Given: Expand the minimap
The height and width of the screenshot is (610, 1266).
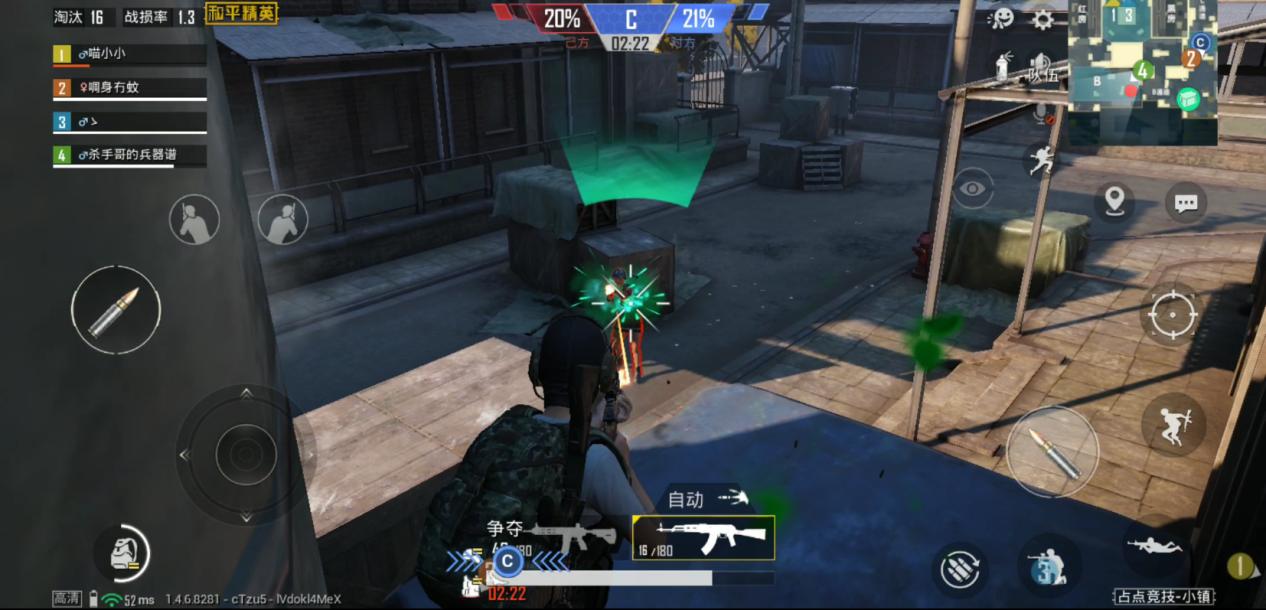Looking at the screenshot, I should click(x=1142, y=72).
